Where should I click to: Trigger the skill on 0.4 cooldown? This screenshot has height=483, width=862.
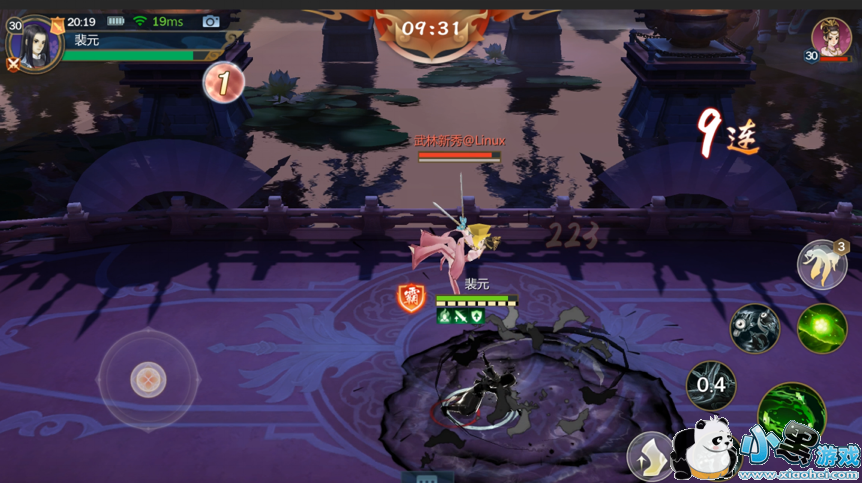(x=711, y=385)
